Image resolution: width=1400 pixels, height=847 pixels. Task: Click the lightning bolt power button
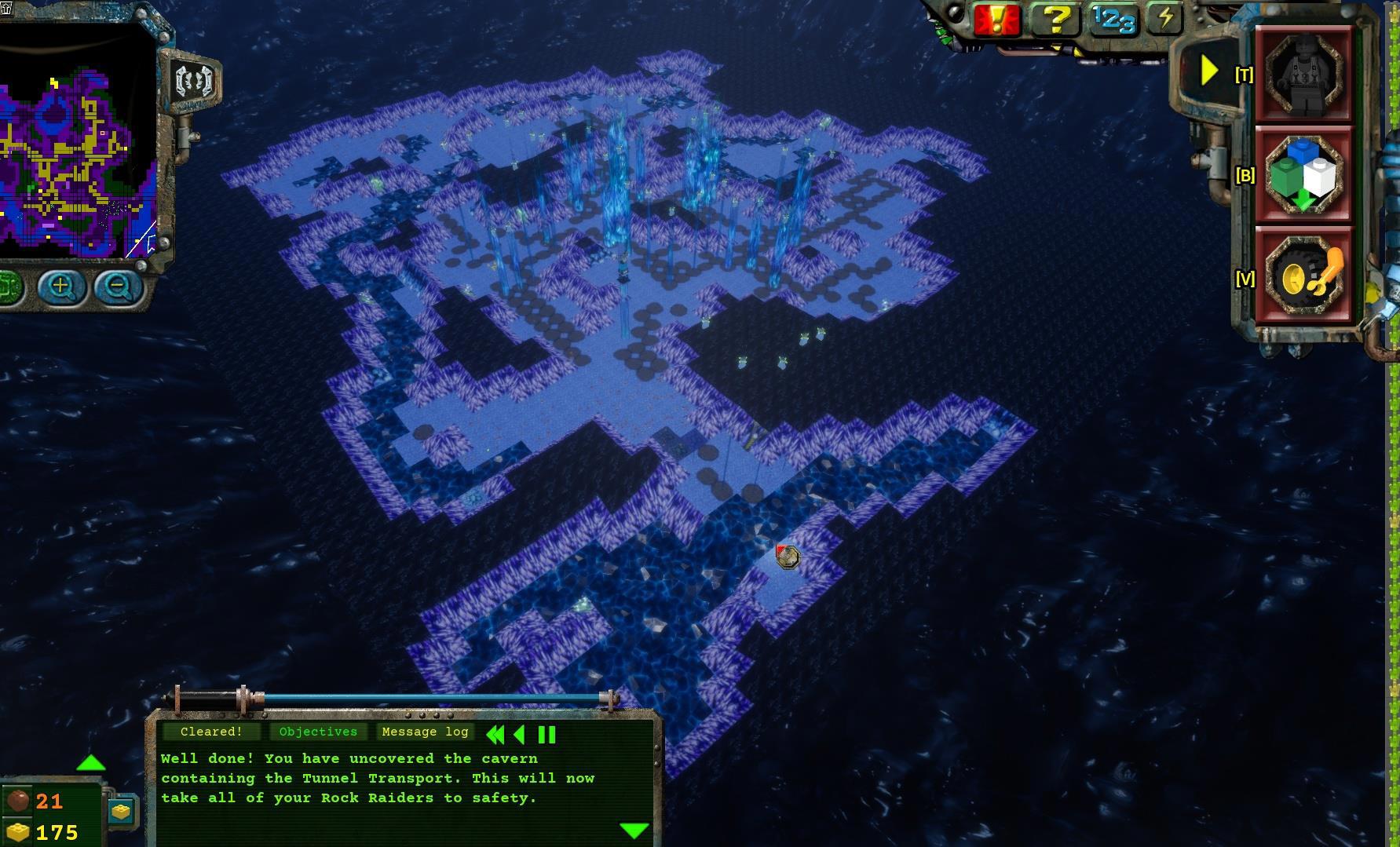point(1165,18)
